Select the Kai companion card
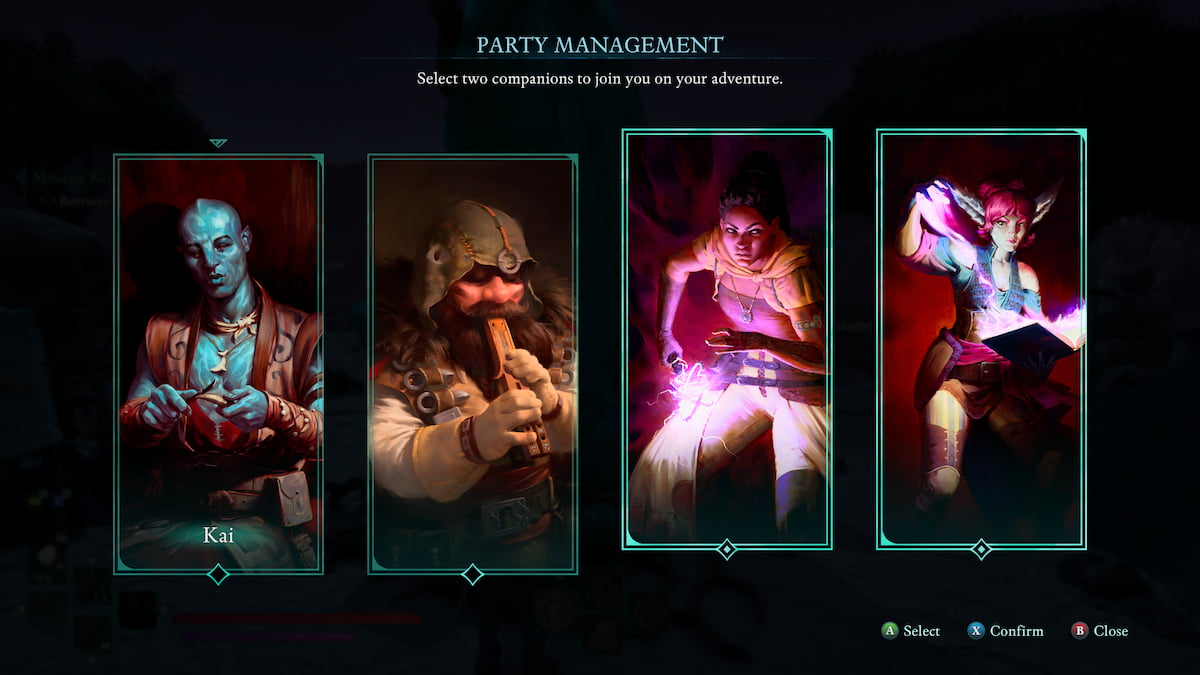 pyautogui.click(x=218, y=364)
